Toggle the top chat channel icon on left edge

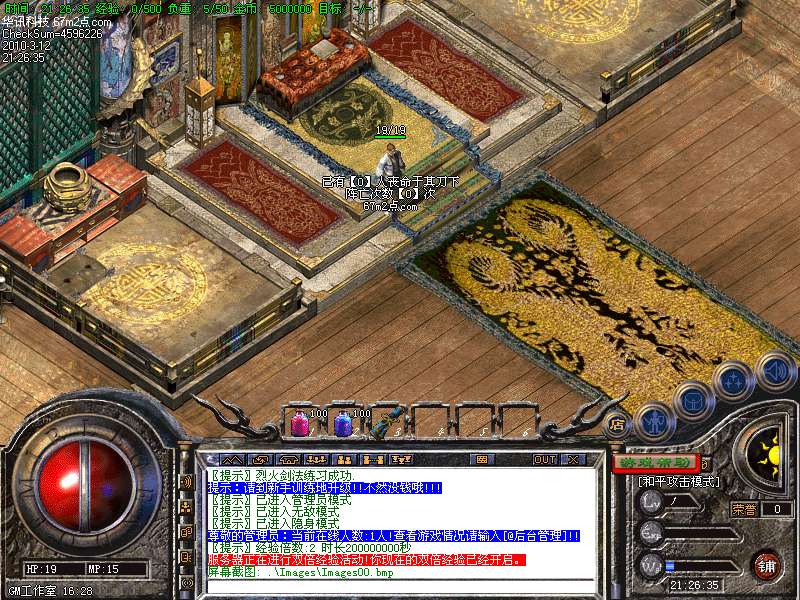(186, 481)
